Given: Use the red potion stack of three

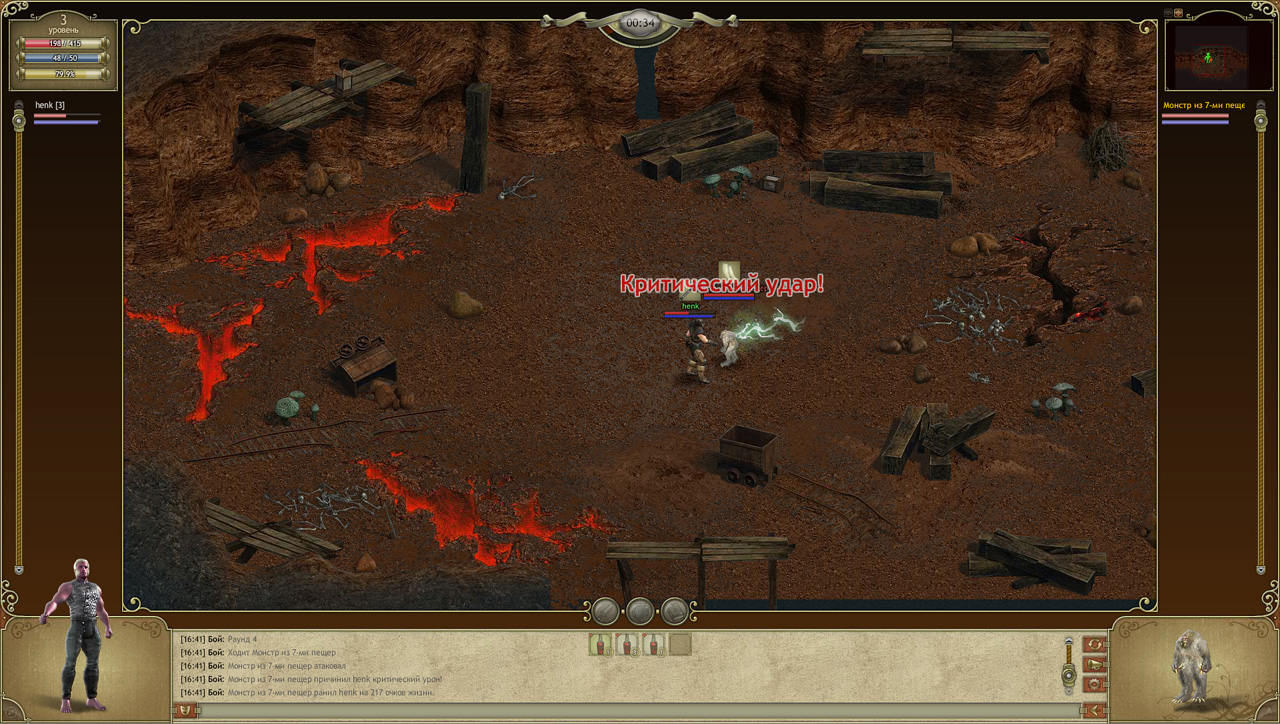Looking at the screenshot, I should (627, 645).
